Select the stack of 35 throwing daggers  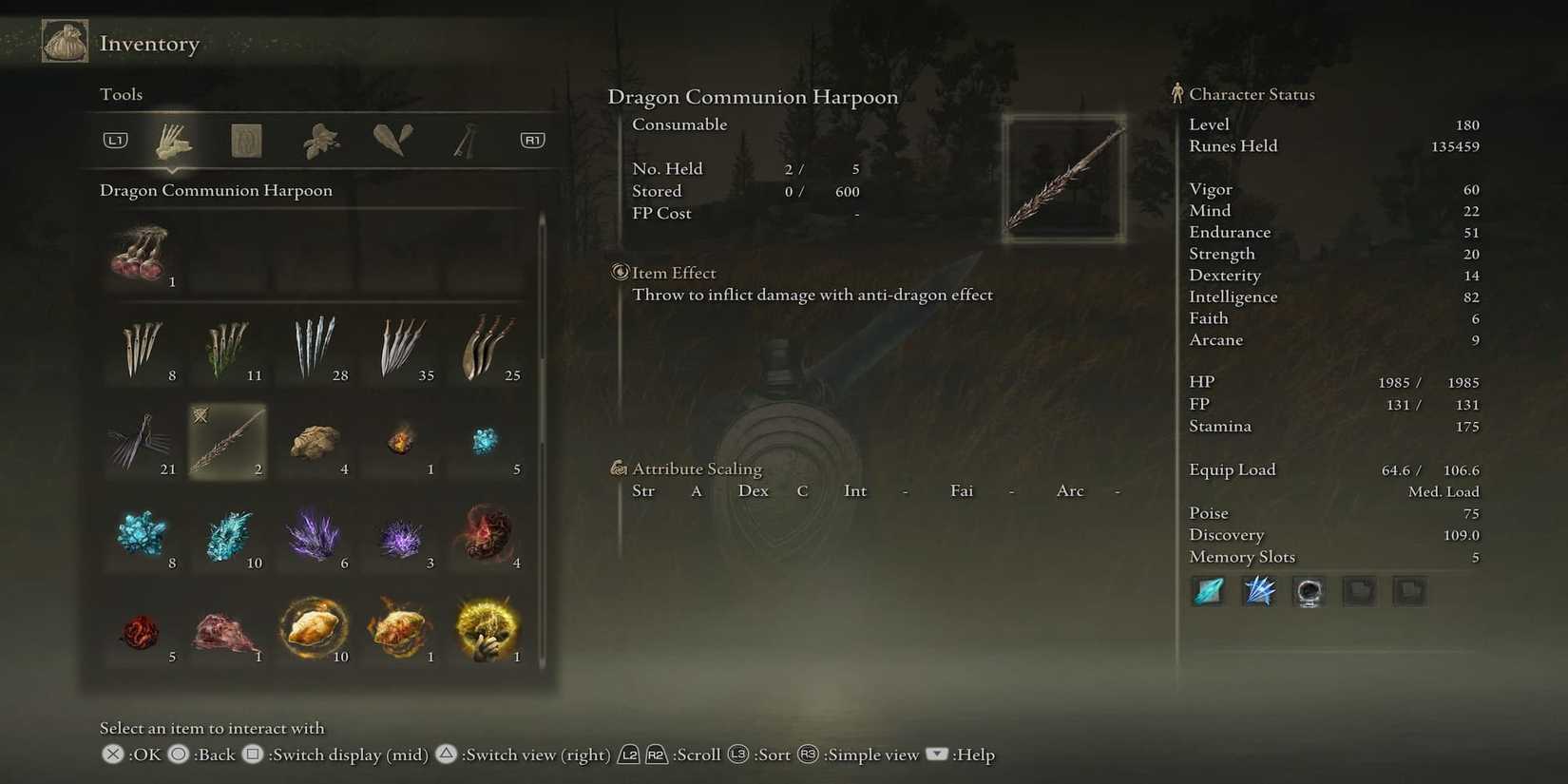[400, 347]
